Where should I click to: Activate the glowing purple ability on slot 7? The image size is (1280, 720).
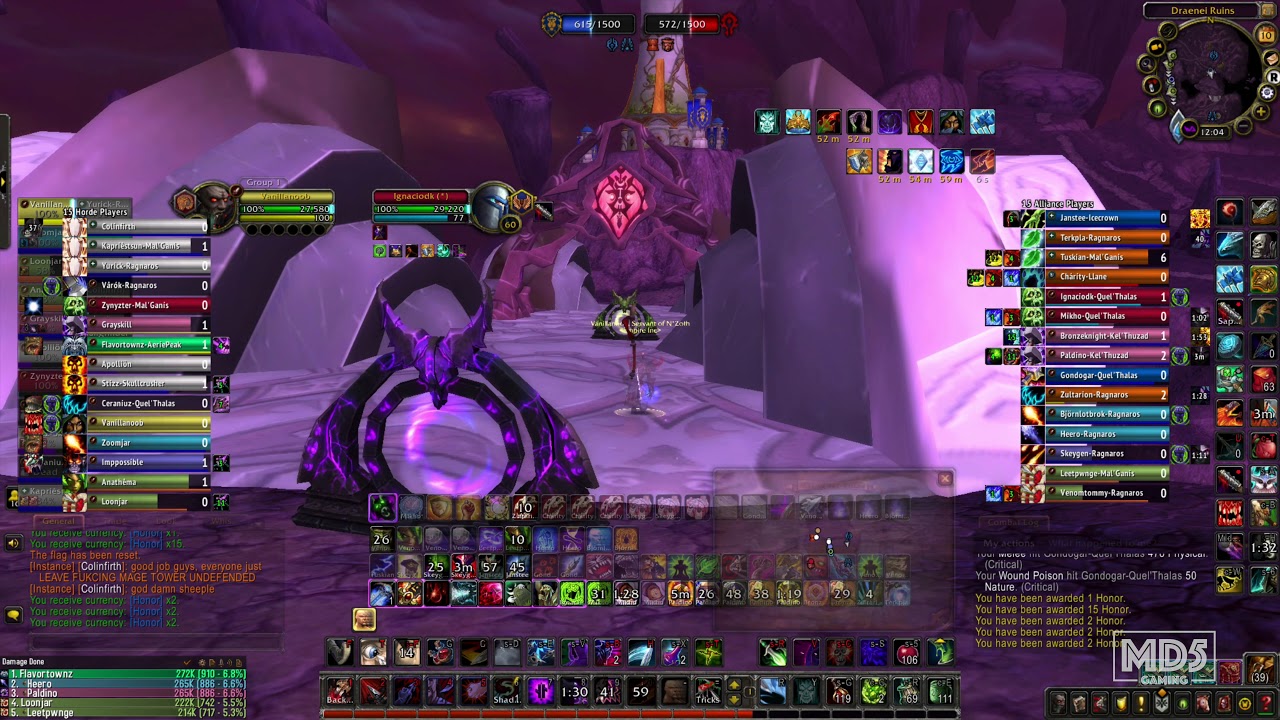coord(540,691)
